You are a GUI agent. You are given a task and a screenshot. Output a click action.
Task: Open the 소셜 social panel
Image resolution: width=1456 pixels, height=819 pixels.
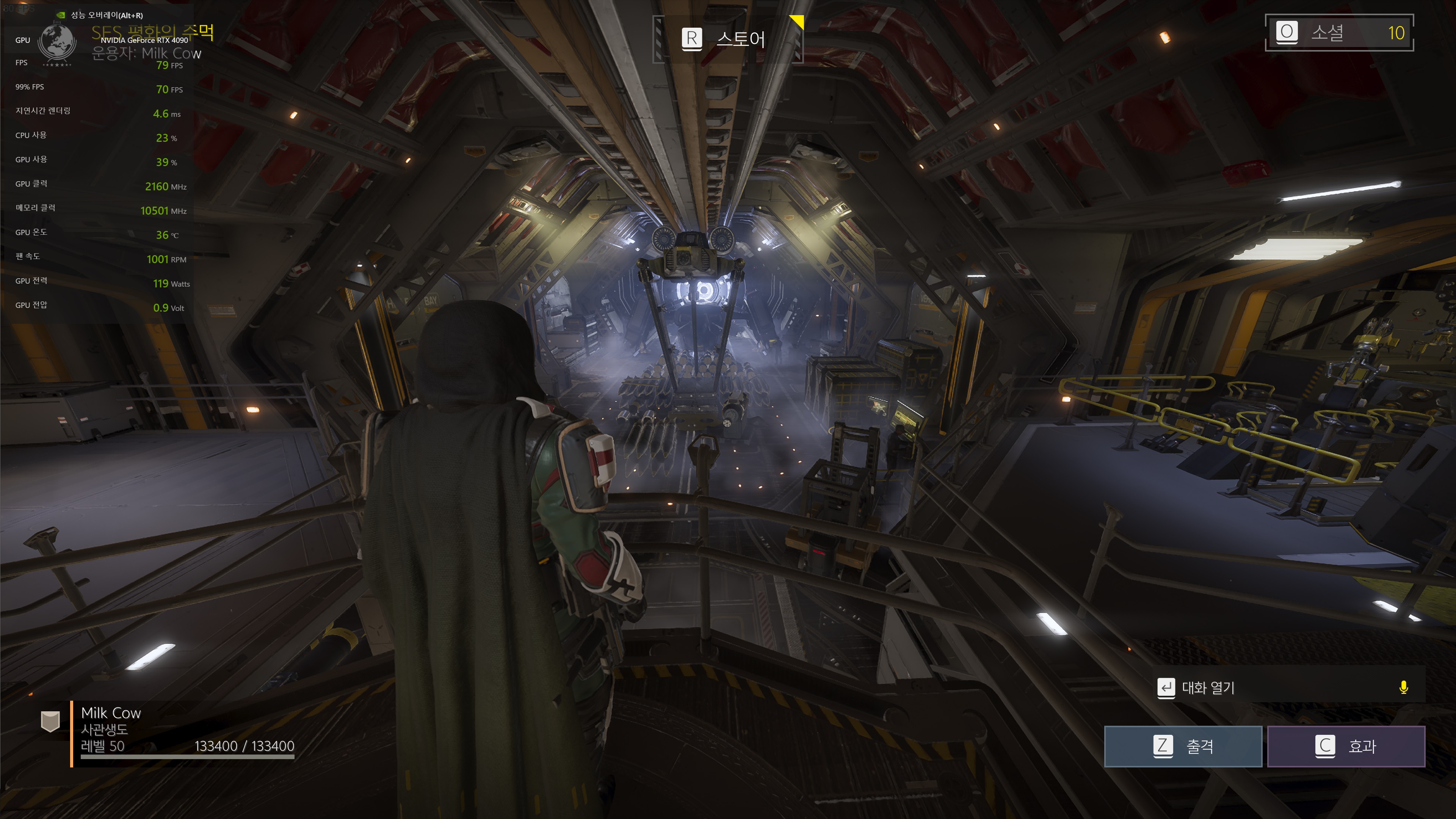[1338, 33]
